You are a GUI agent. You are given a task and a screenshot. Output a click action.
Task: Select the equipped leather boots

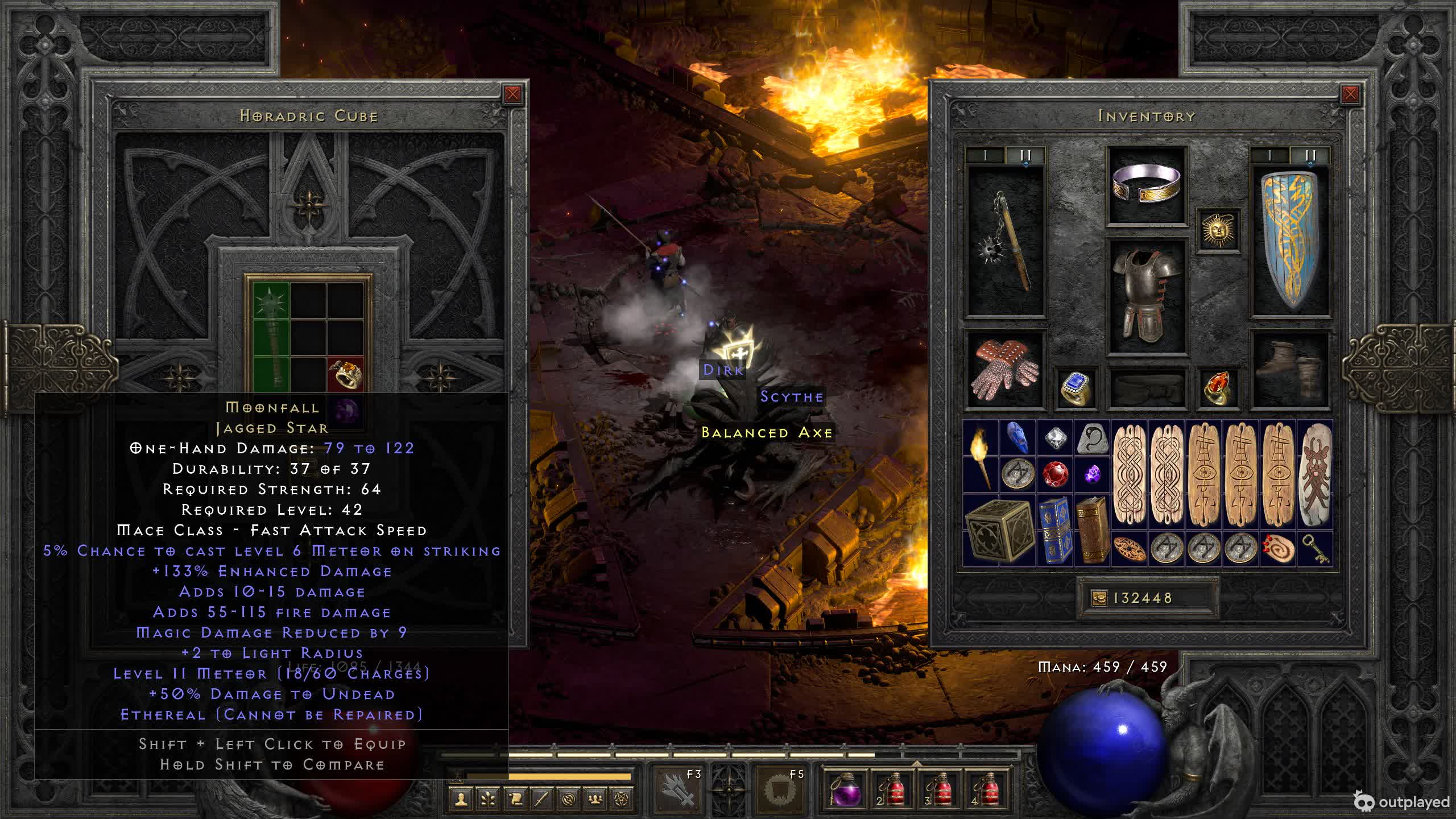tap(1290, 370)
